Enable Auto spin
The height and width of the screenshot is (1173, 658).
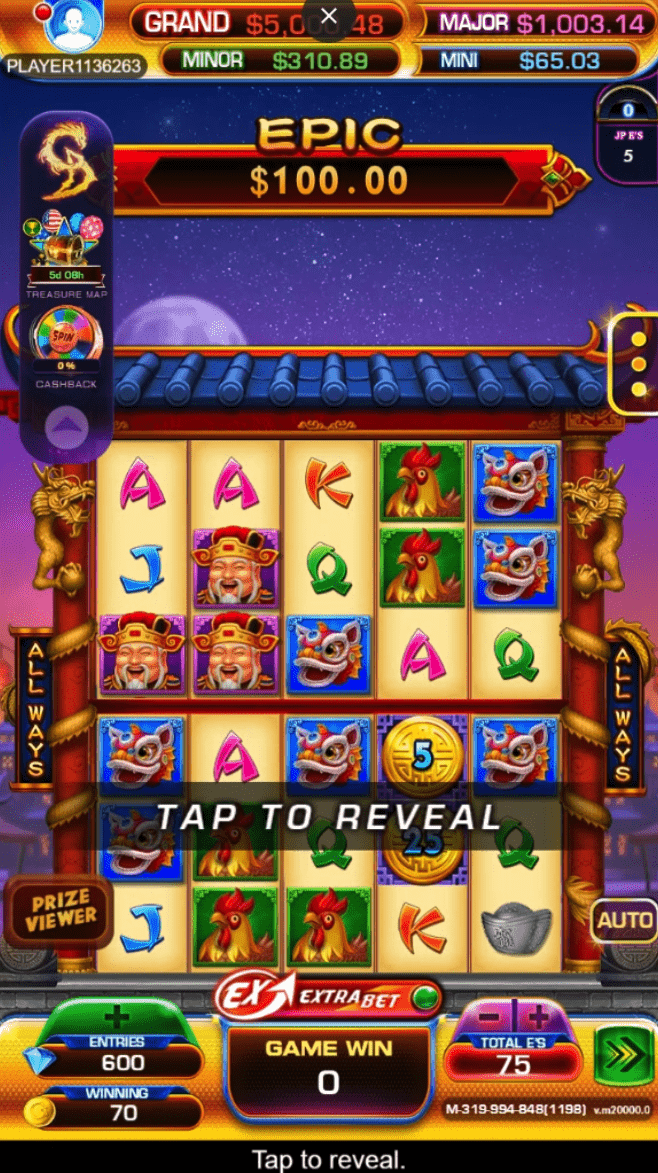point(623,920)
